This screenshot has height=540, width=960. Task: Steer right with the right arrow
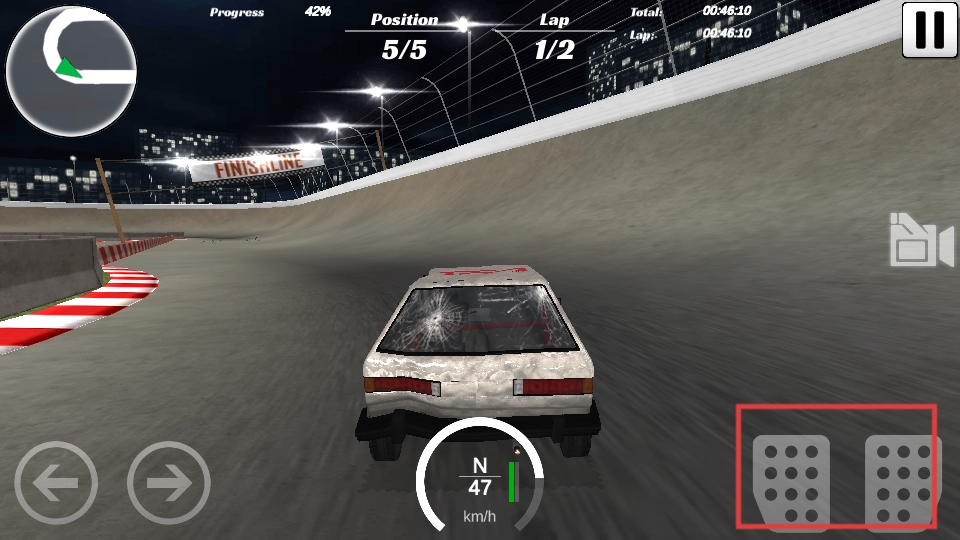click(169, 484)
